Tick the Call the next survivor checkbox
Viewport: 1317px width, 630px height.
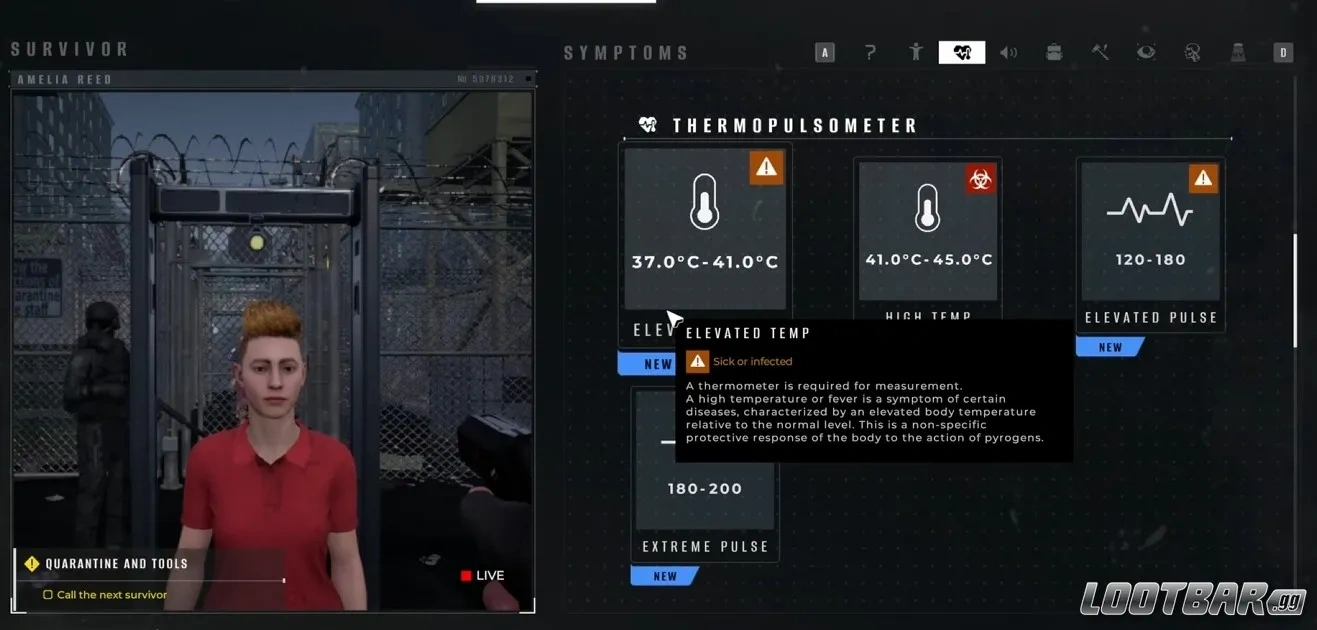pyautogui.click(x=48, y=595)
